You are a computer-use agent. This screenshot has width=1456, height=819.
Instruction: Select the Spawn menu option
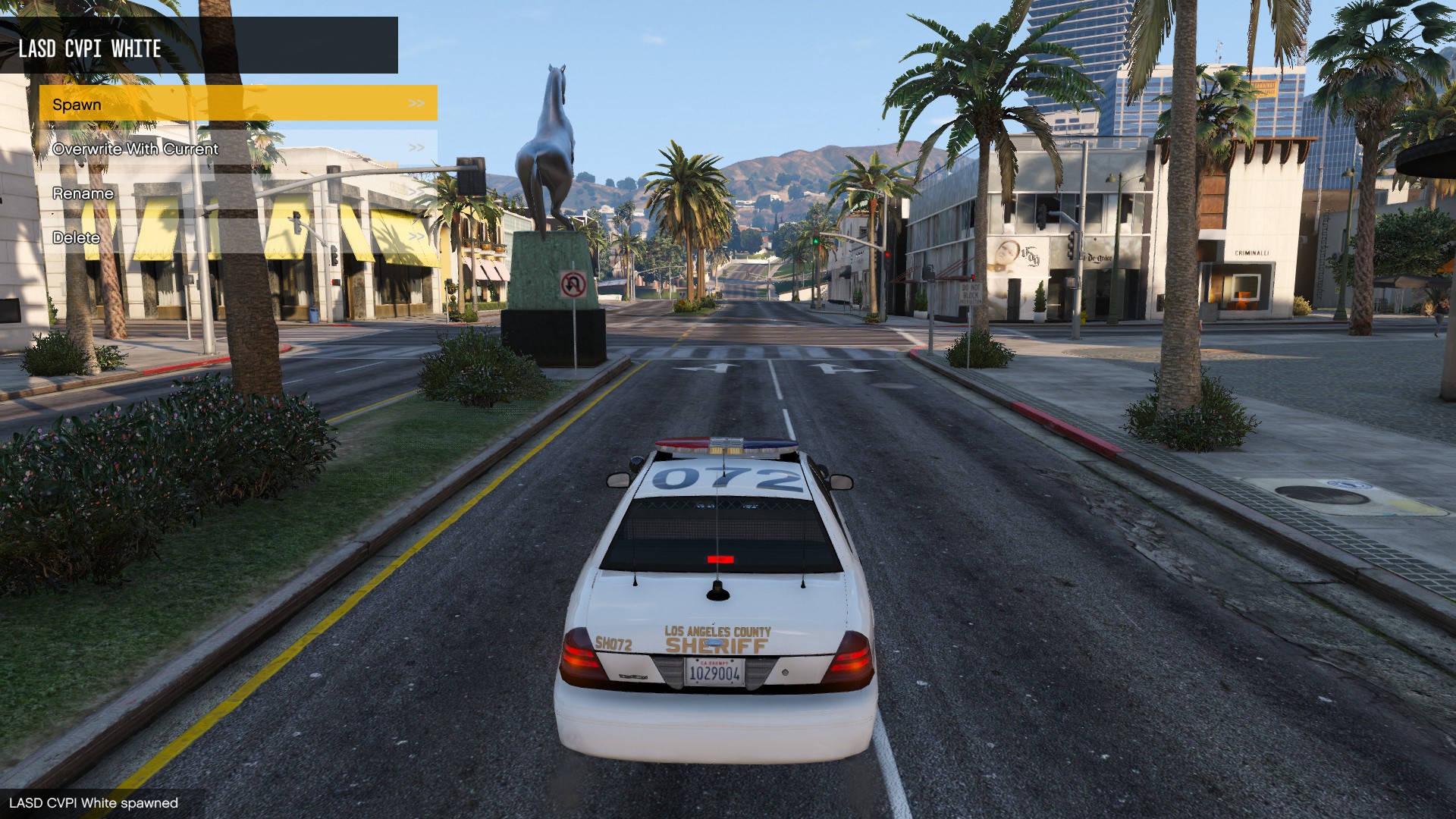[x=238, y=103]
